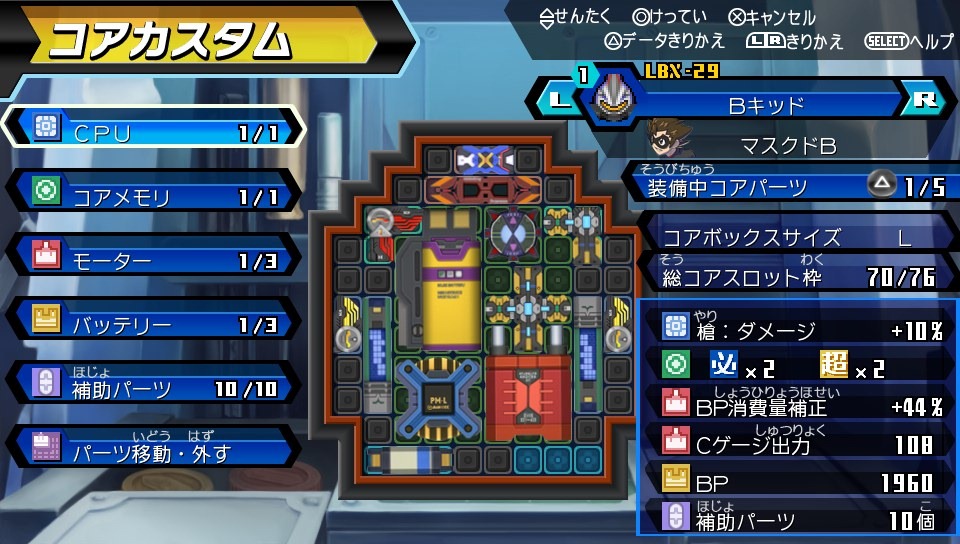Switch to next LBX with R arrow

pyautogui.click(x=926, y=100)
